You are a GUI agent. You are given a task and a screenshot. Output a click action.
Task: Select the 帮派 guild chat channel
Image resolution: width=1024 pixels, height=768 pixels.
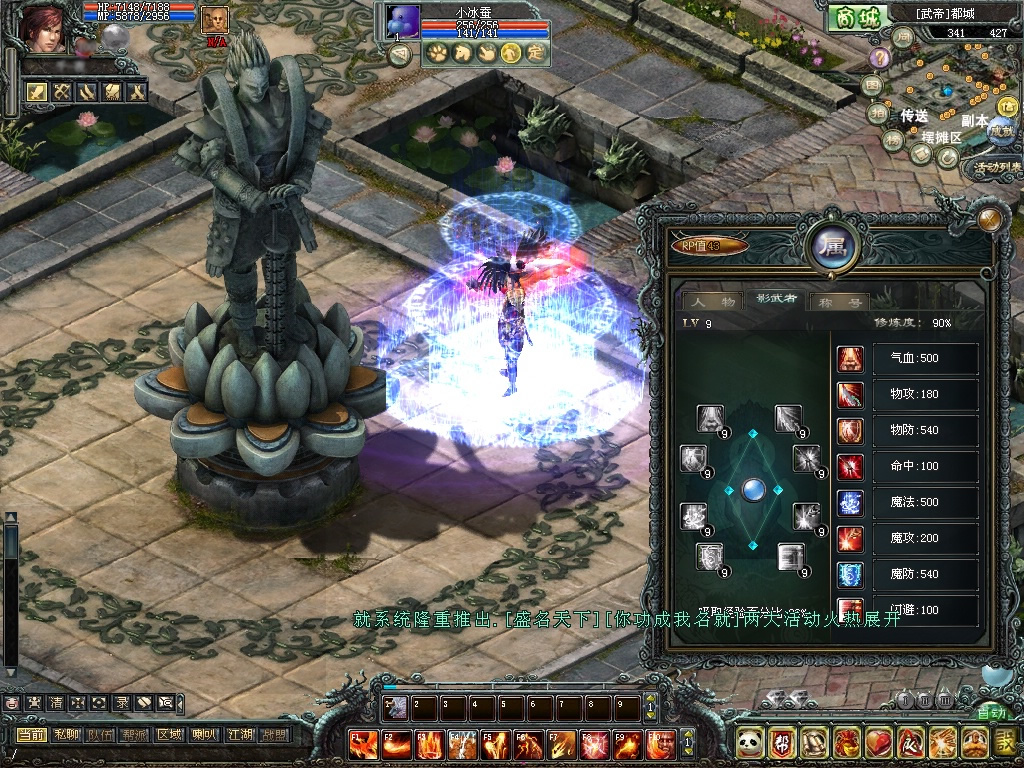(x=134, y=735)
